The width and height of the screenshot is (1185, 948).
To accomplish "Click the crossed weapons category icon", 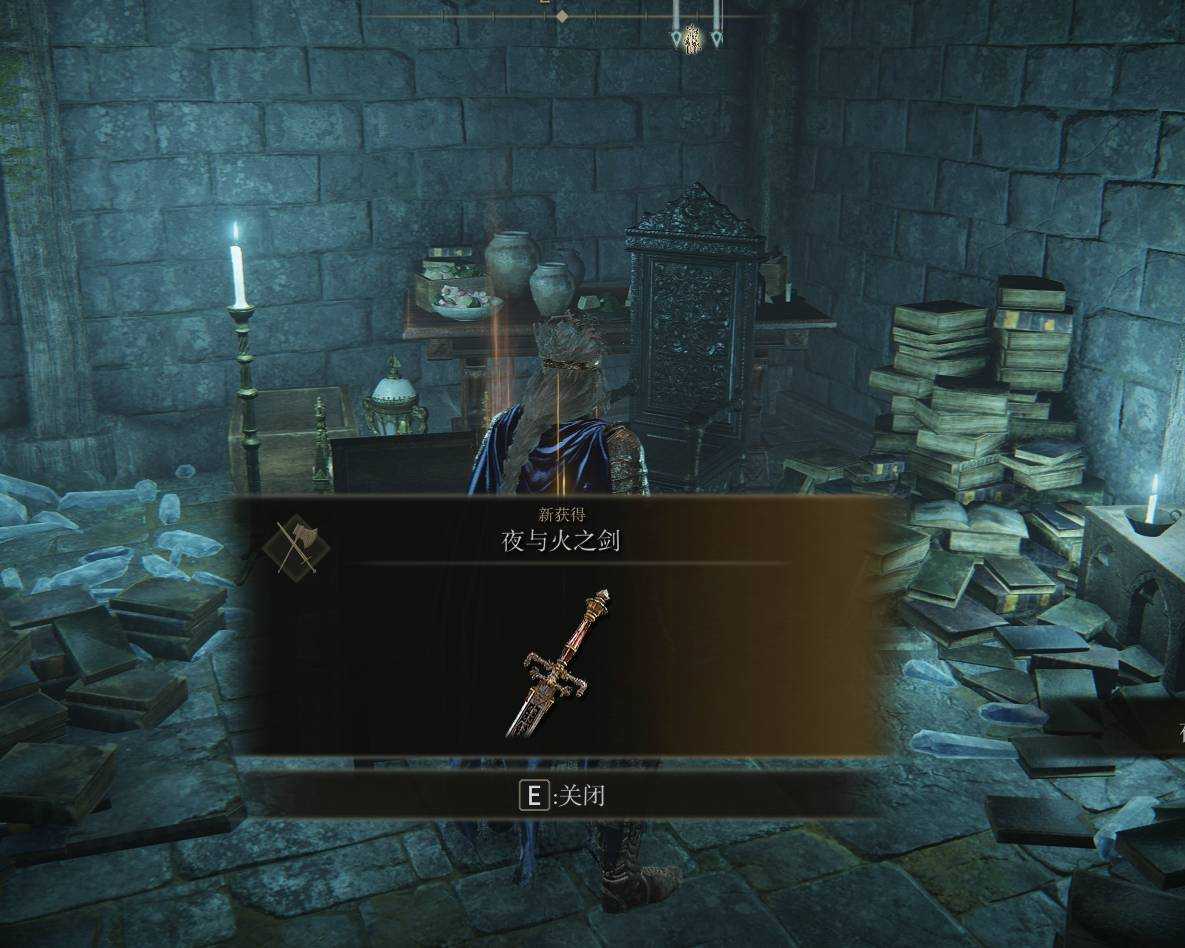I will (297, 545).
